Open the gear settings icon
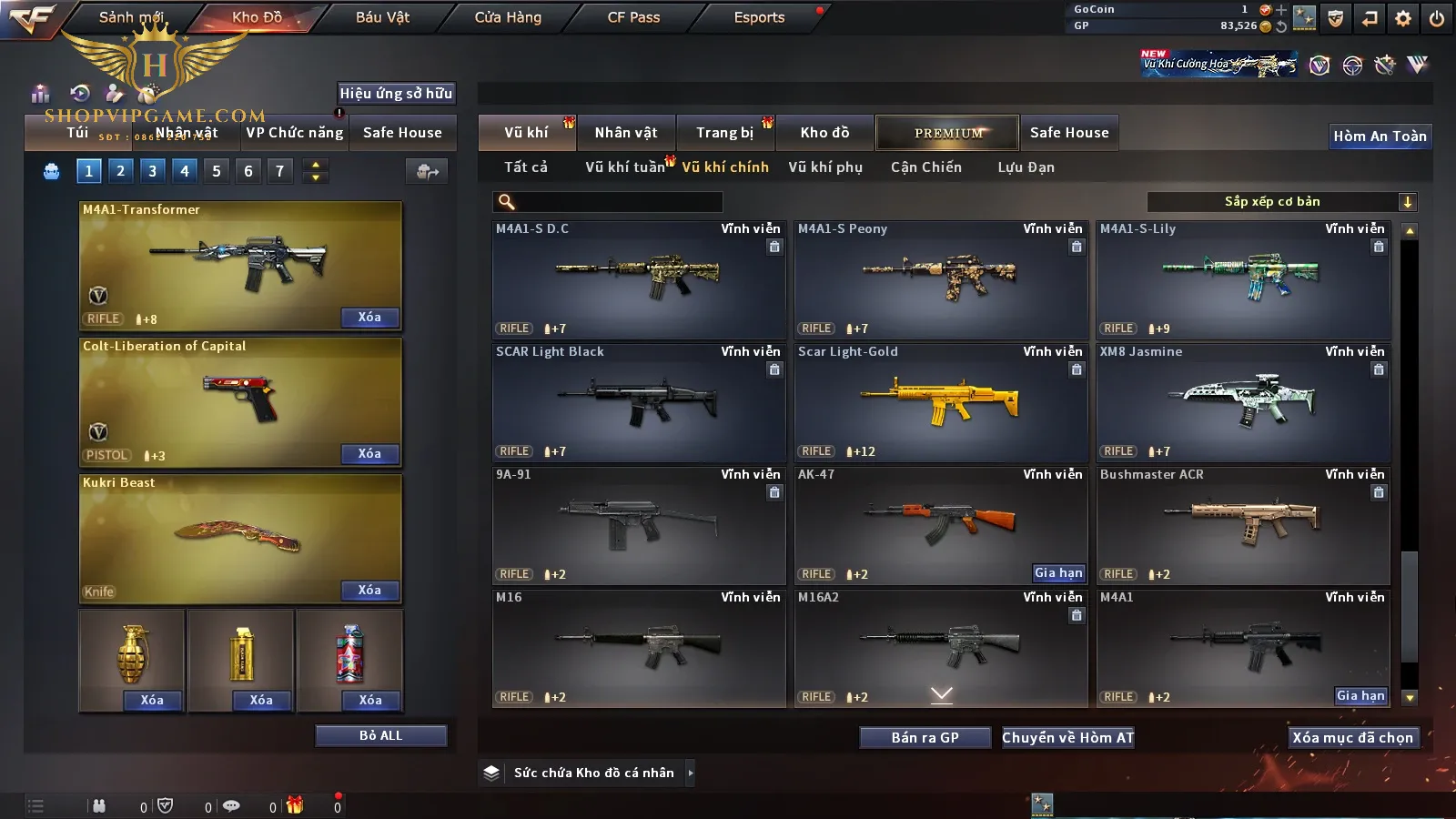This screenshot has width=1456, height=819. coord(1403,18)
